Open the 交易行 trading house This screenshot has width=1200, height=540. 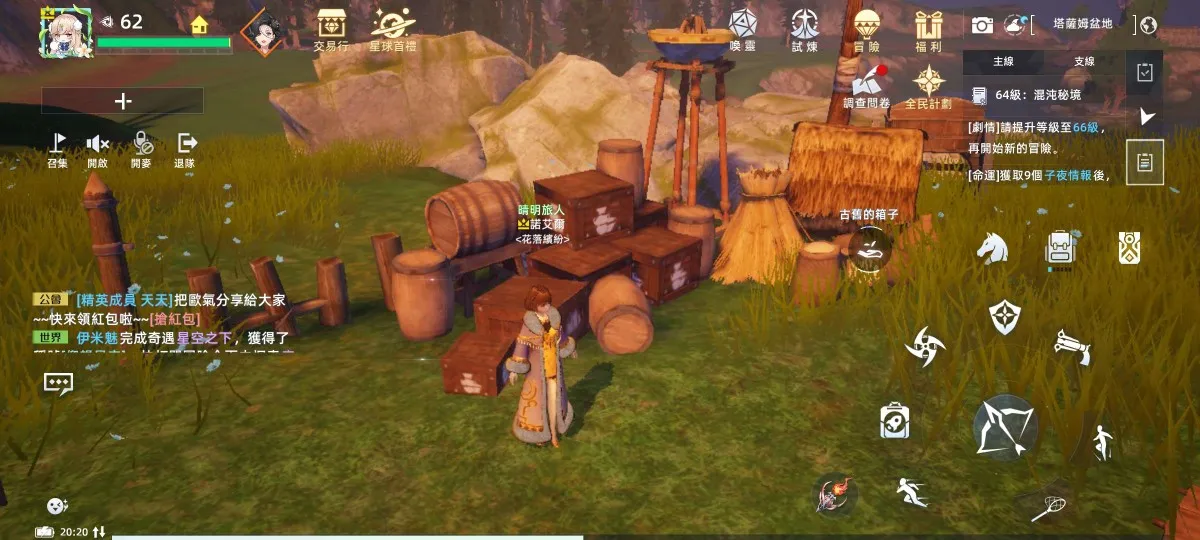[x=330, y=27]
